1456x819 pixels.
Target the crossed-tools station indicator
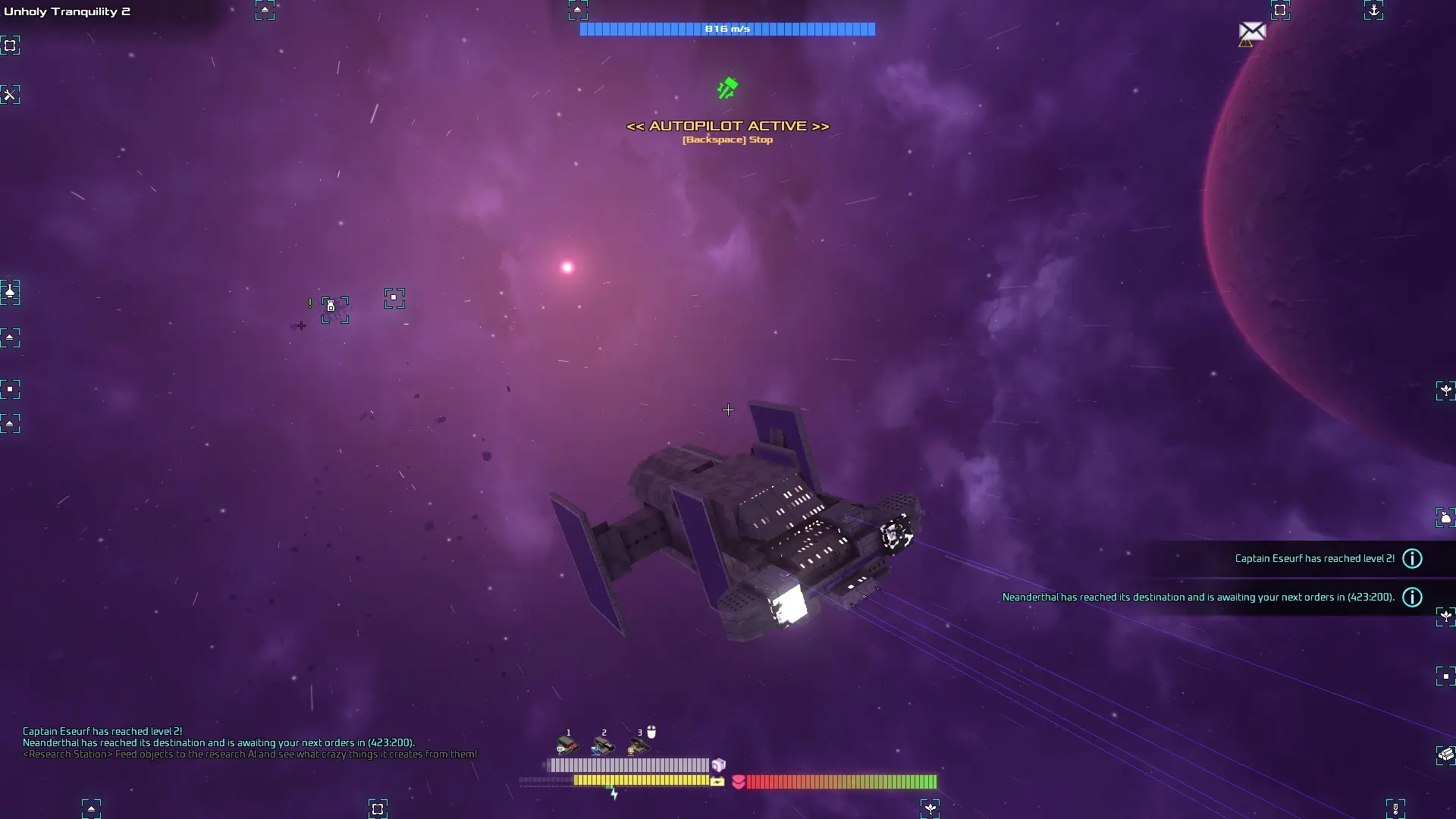tap(10, 95)
